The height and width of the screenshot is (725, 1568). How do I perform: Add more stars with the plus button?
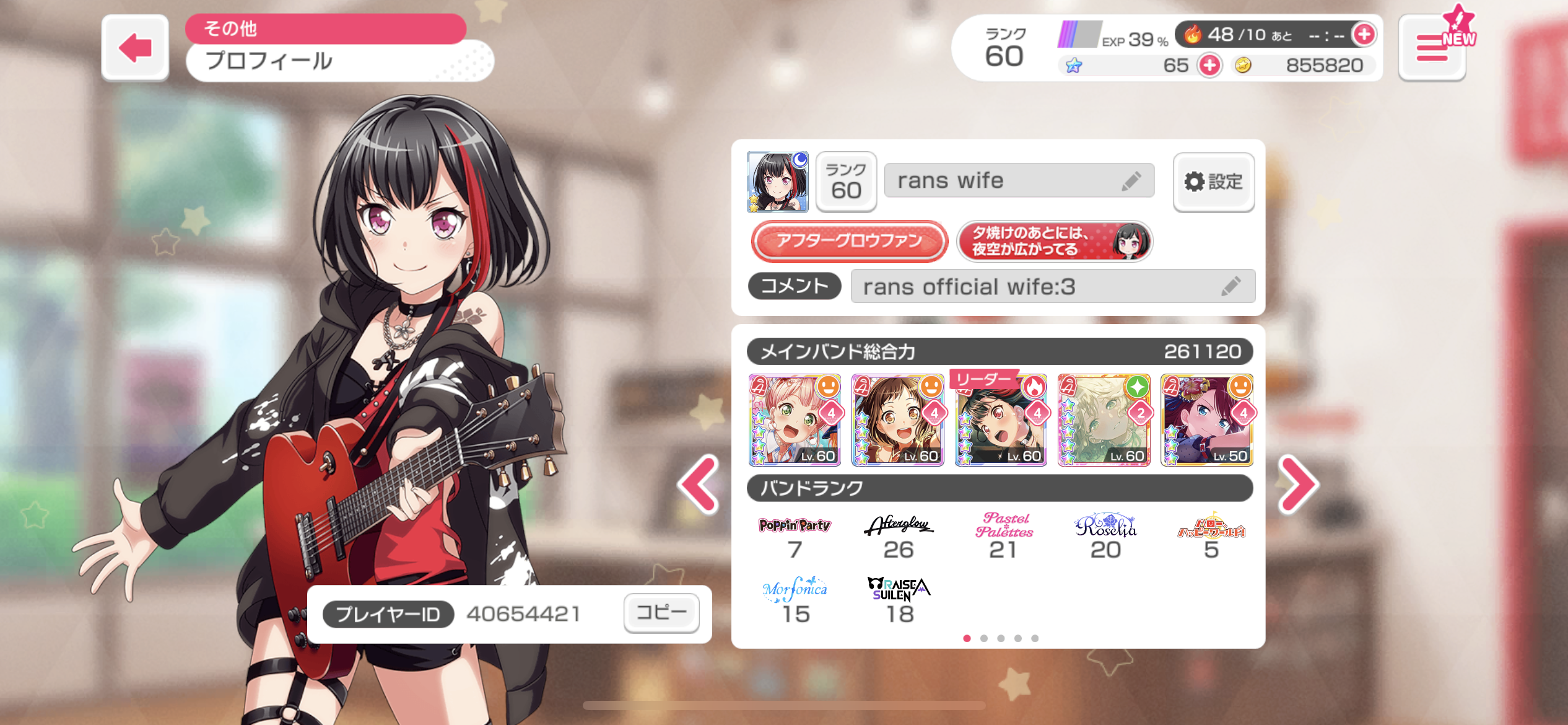coord(1209,65)
